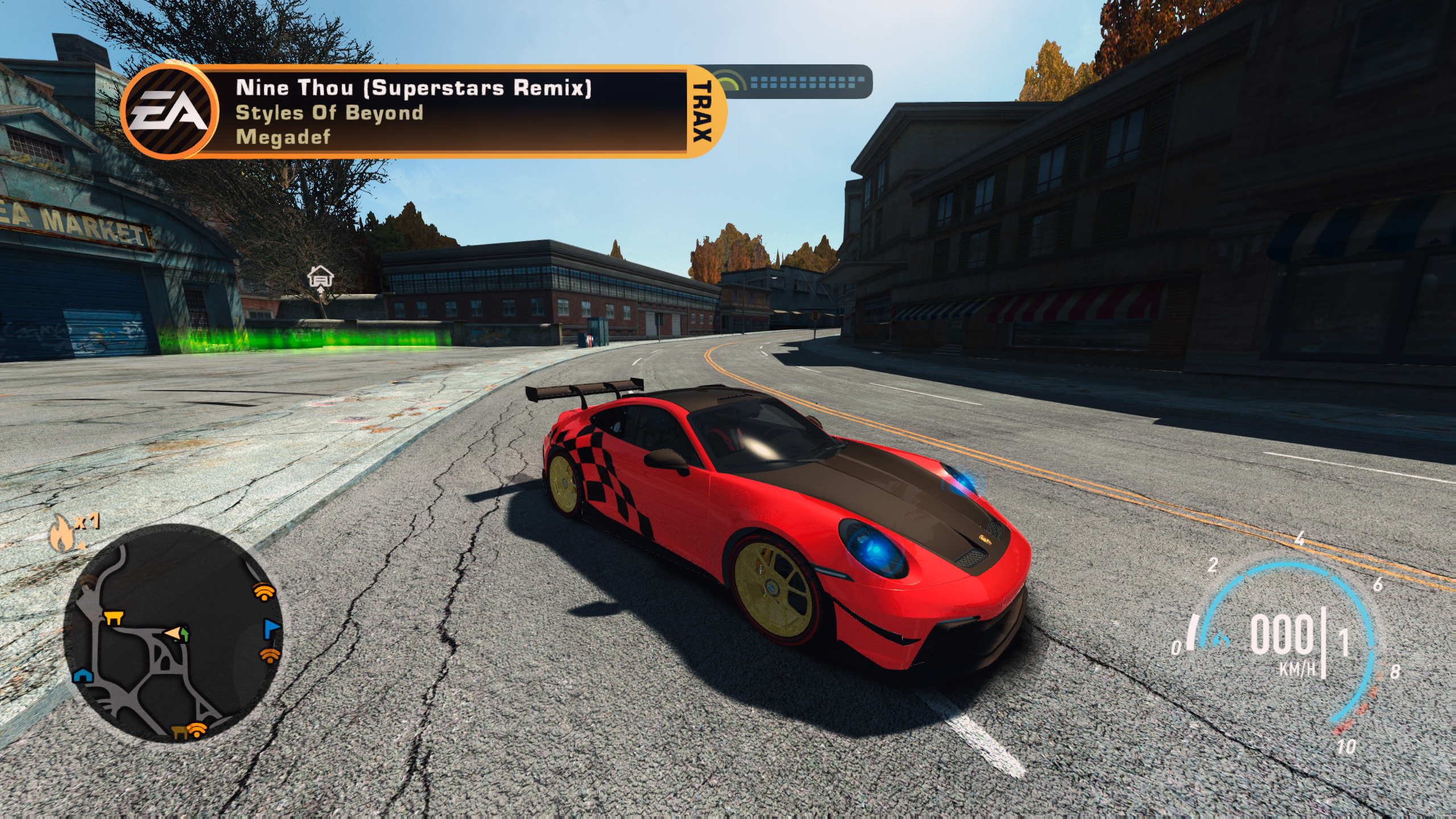
Task: Click the player arrow on the minimap
Action: pyautogui.click(x=174, y=632)
